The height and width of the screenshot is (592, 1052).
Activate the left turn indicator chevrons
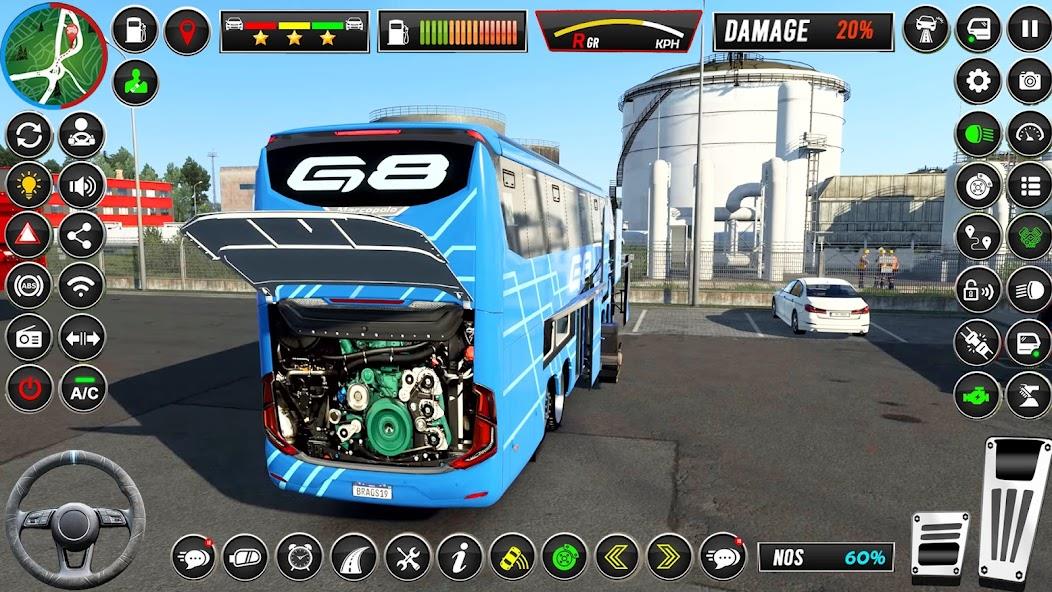(x=617, y=557)
